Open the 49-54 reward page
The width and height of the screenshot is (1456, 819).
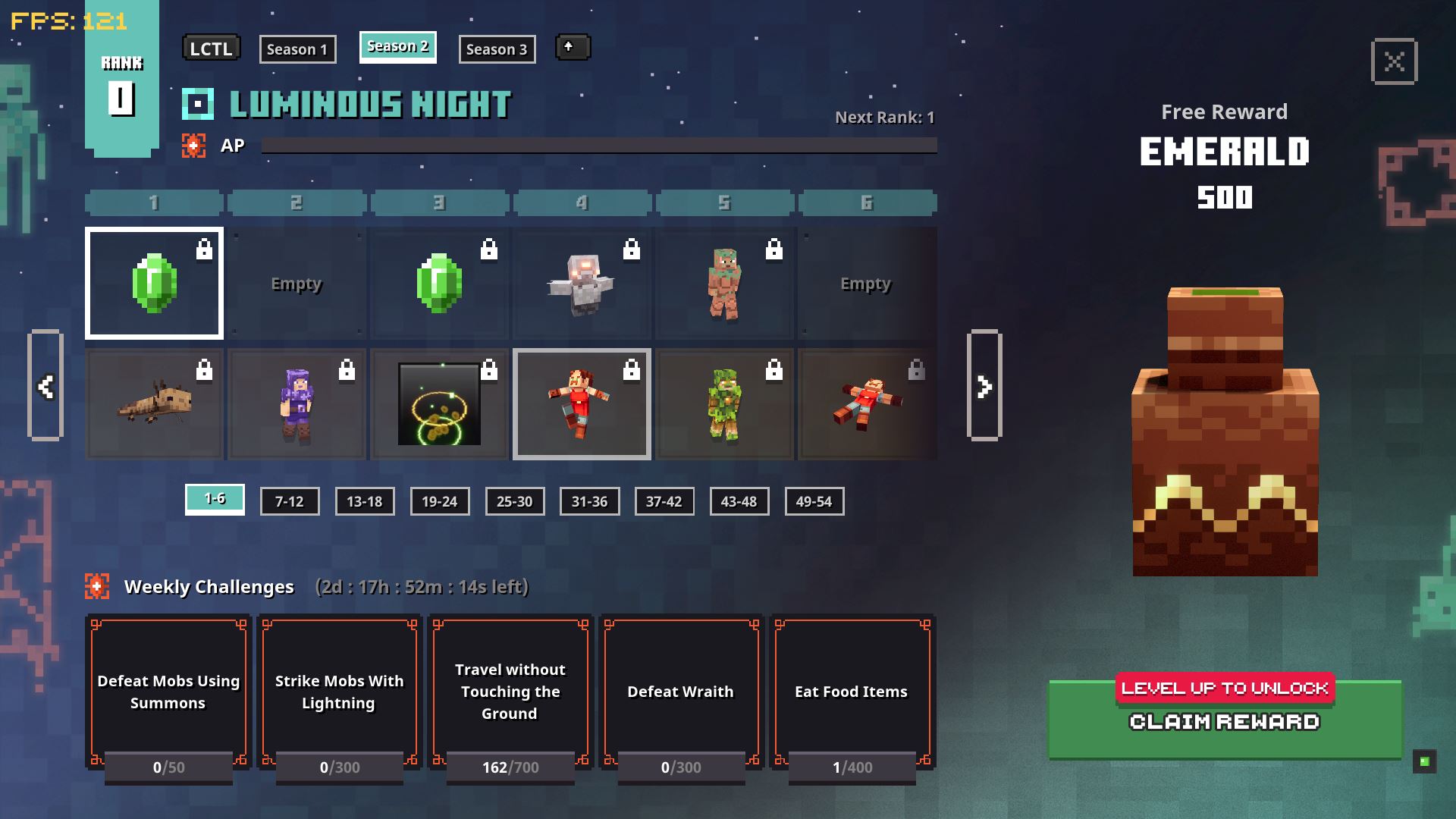tap(814, 501)
